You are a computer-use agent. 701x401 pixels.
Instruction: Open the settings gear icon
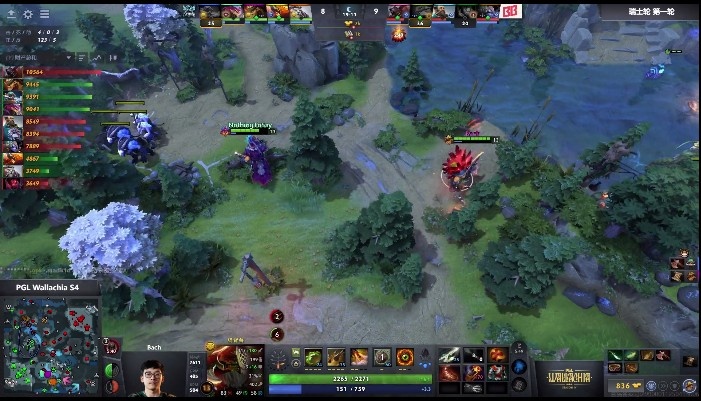tap(27, 15)
